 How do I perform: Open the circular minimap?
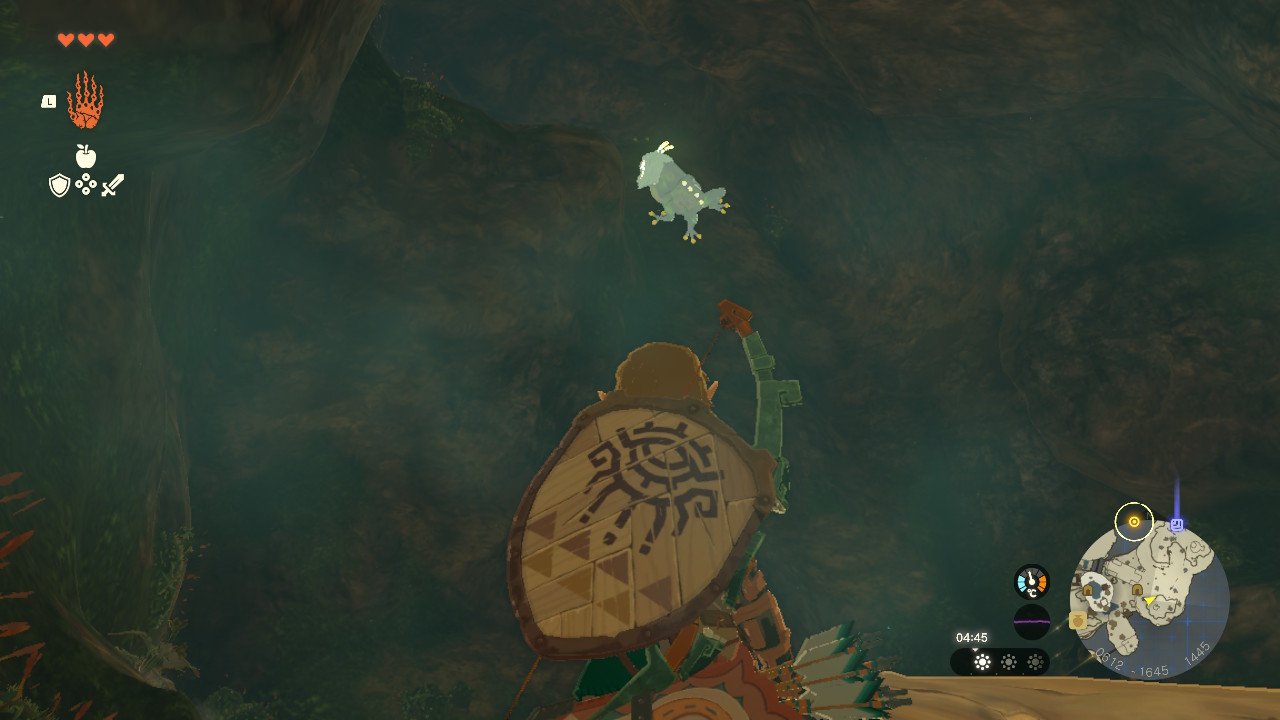(x=1149, y=600)
